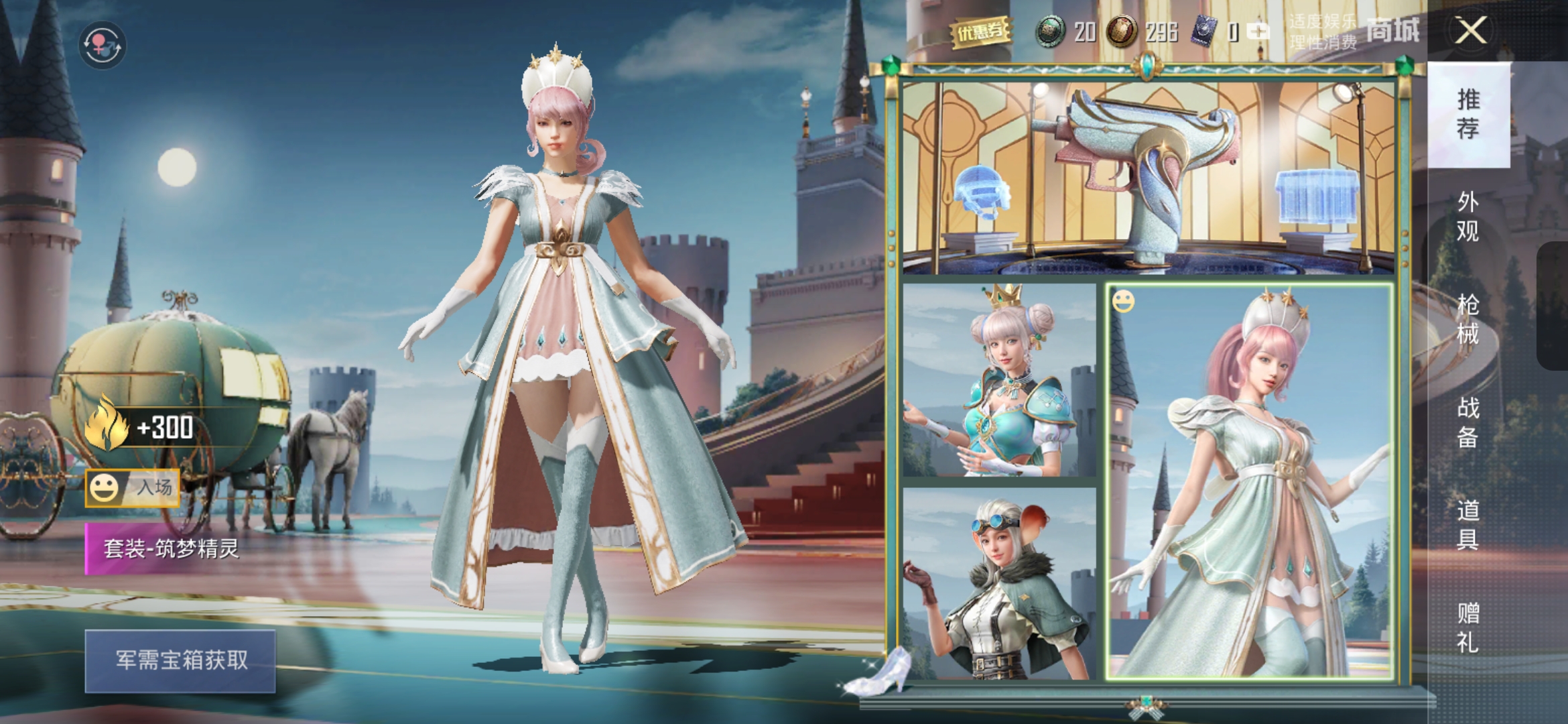
Task: Select the crowned teal armor outfit thumbnail
Action: 999,380
